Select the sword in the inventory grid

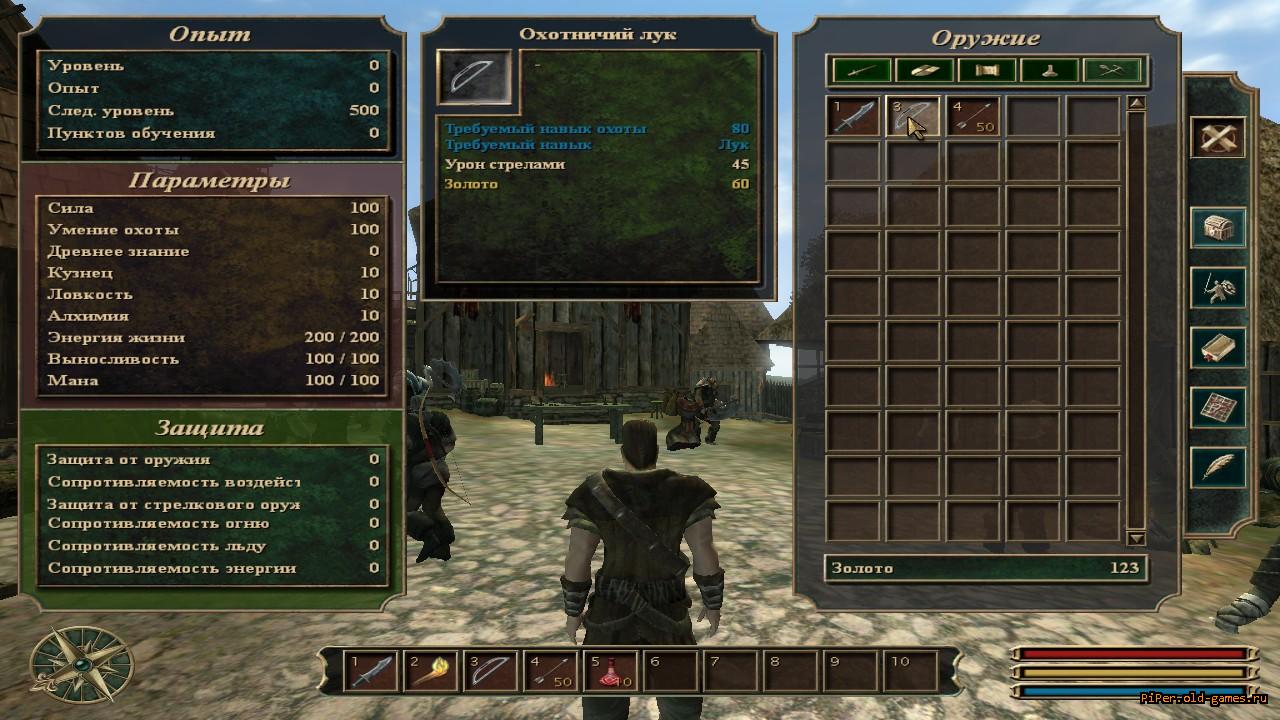coord(853,116)
